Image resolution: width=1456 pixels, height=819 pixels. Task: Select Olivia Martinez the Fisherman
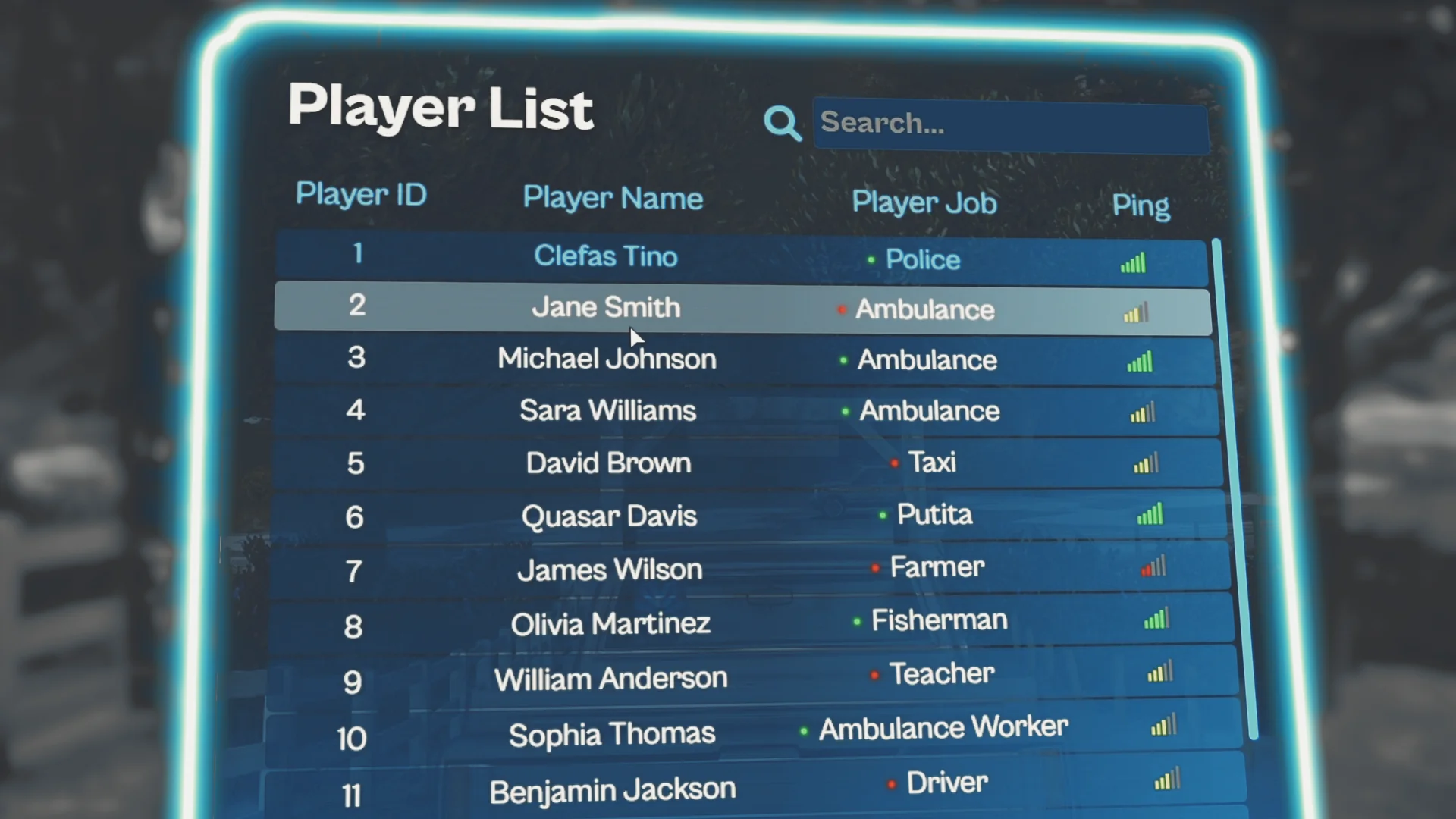coord(610,624)
